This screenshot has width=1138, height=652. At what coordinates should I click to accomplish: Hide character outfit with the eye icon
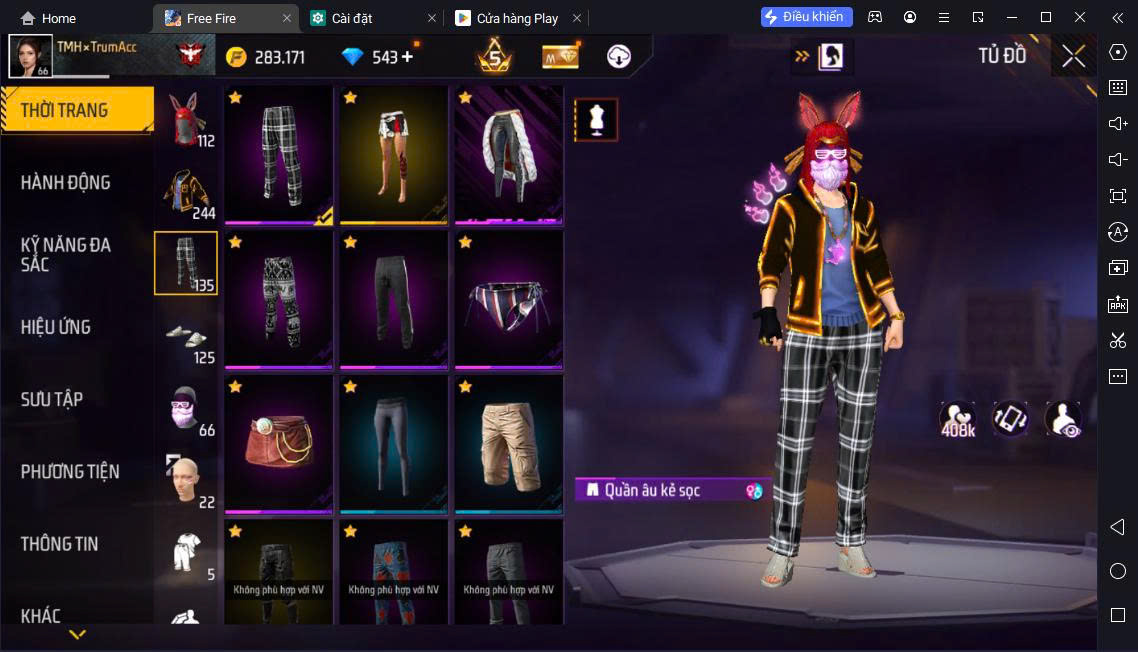click(1062, 420)
